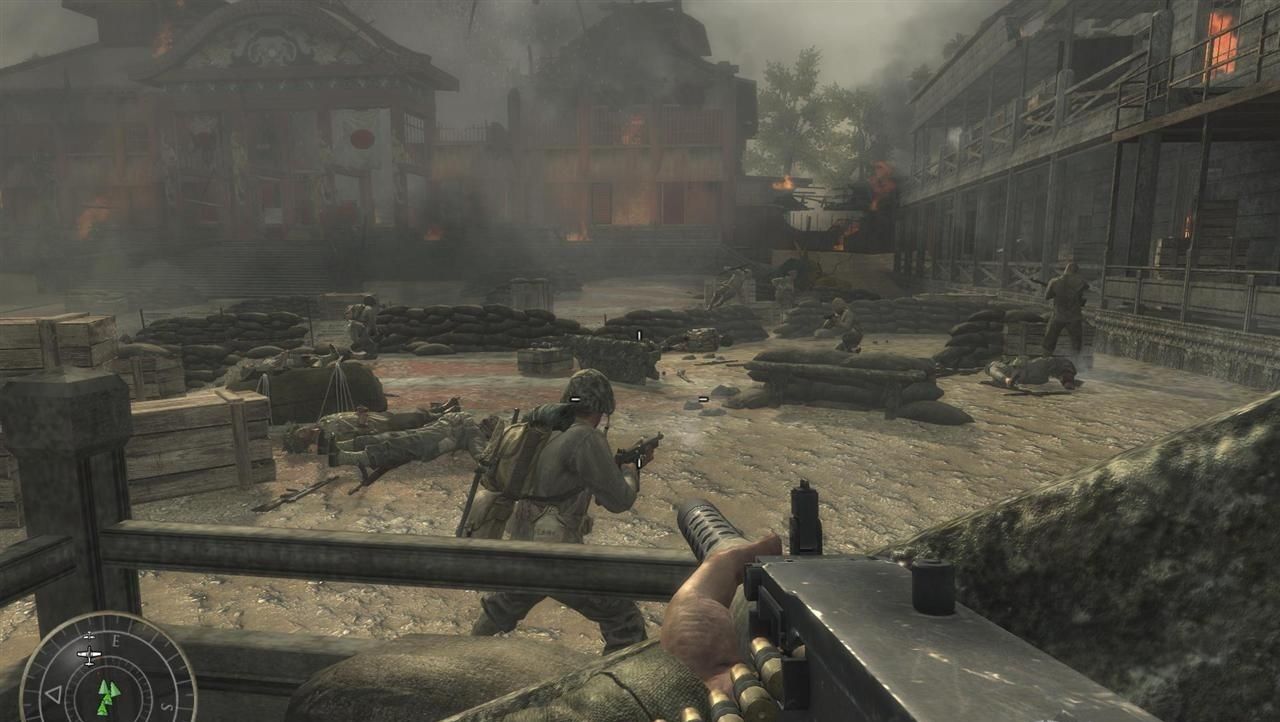
Task: Click the circular compass radar
Action: [108, 669]
